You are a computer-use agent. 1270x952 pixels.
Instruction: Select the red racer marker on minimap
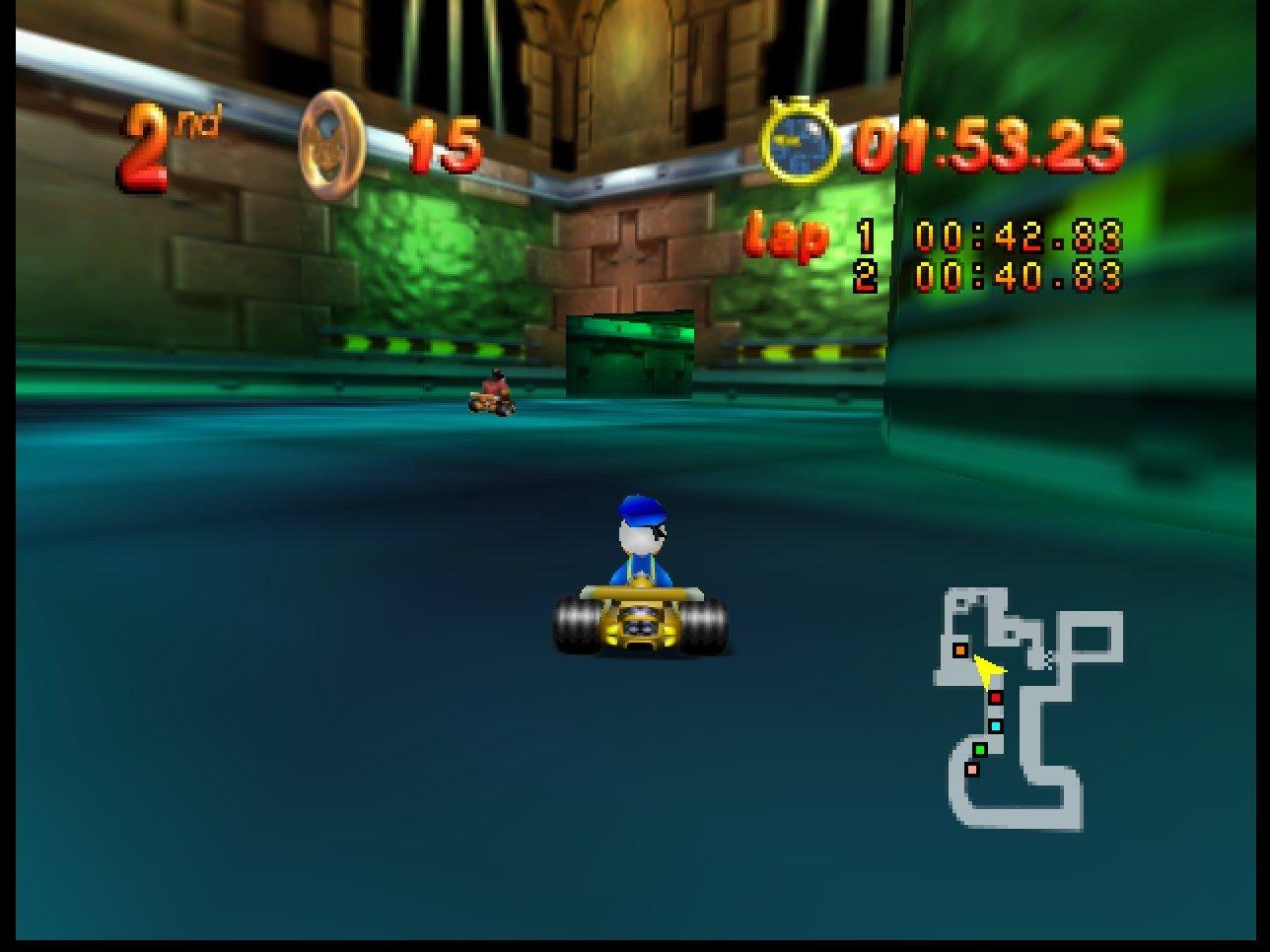(x=996, y=698)
